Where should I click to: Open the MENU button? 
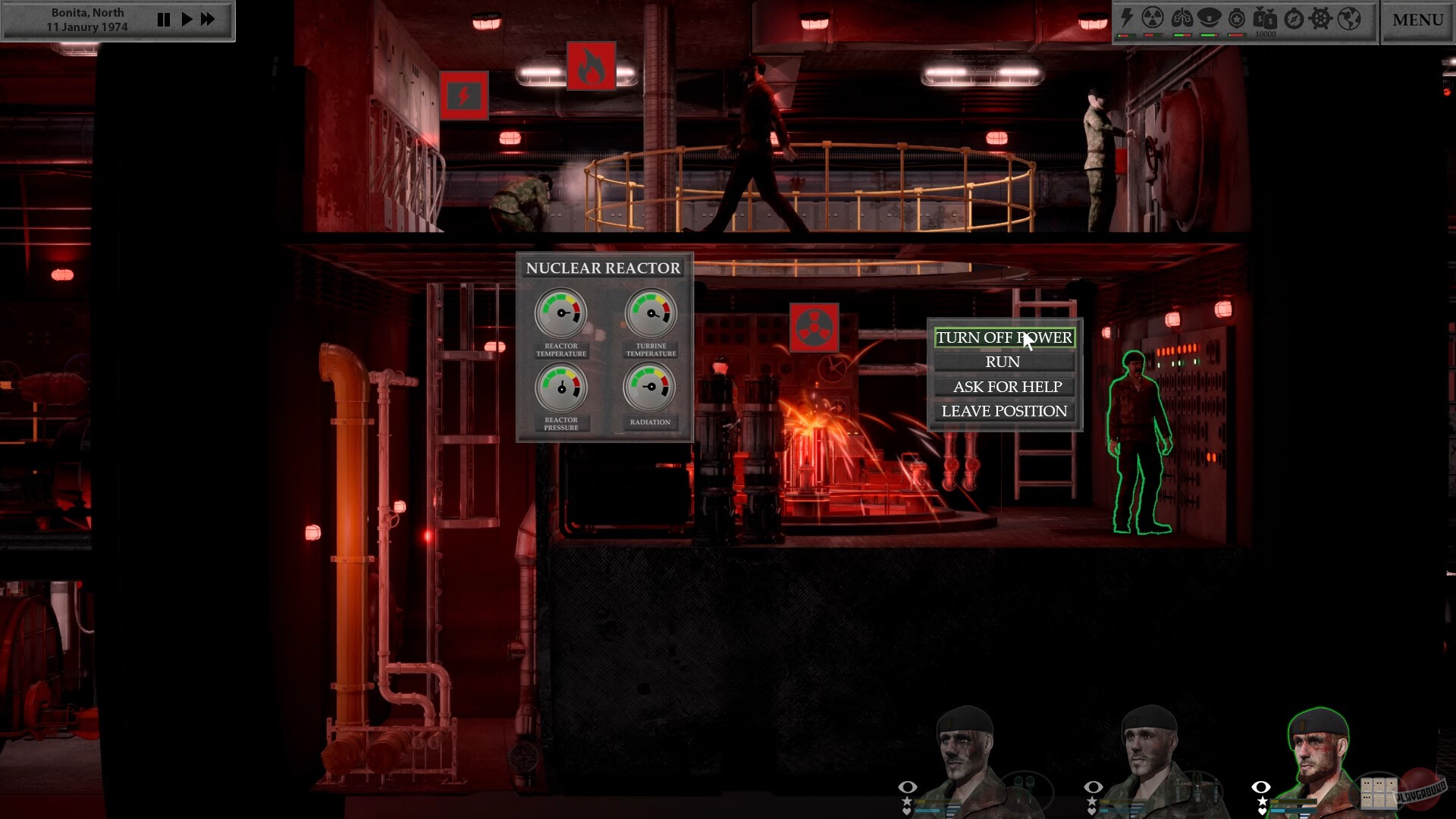click(x=1417, y=20)
